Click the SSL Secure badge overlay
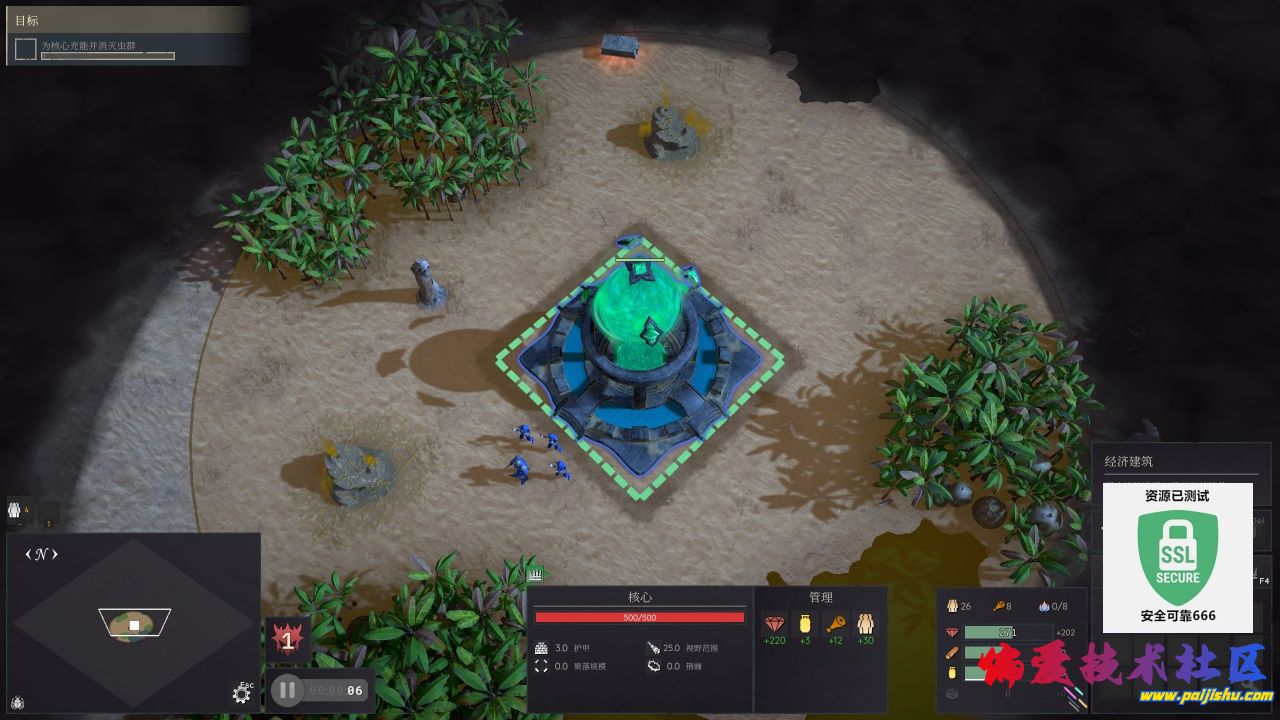The height and width of the screenshot is (720, 1280). (x=1178, y=558)
